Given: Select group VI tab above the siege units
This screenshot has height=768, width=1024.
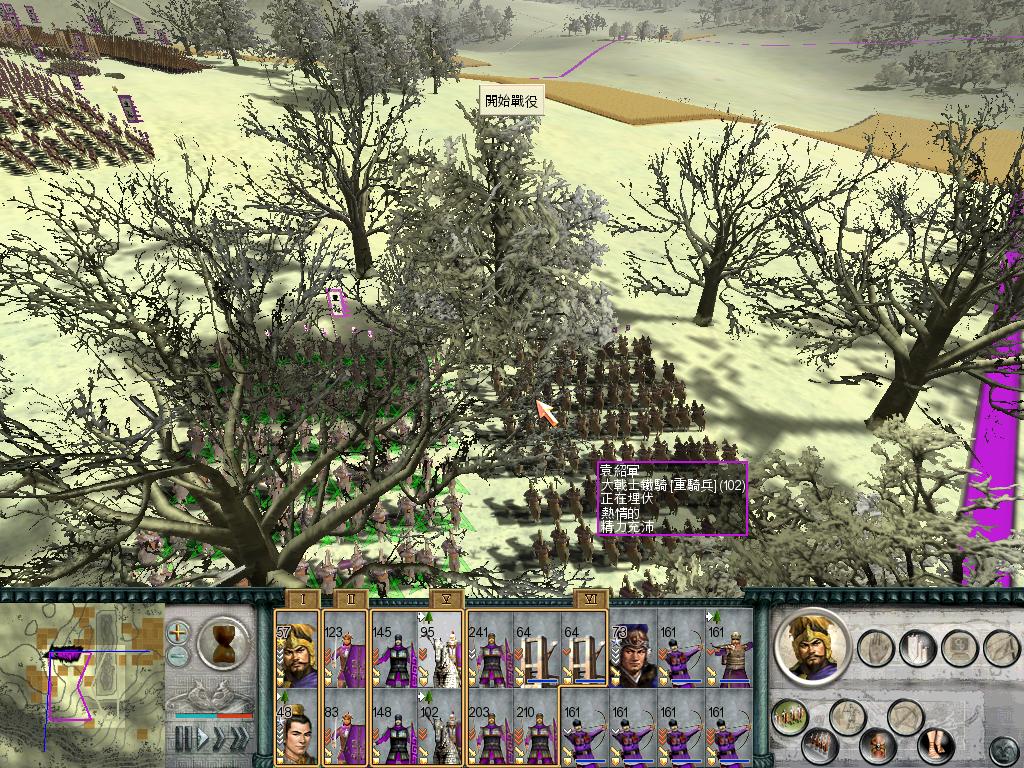Looking at the screenshot, I should (x=590, y=598).
